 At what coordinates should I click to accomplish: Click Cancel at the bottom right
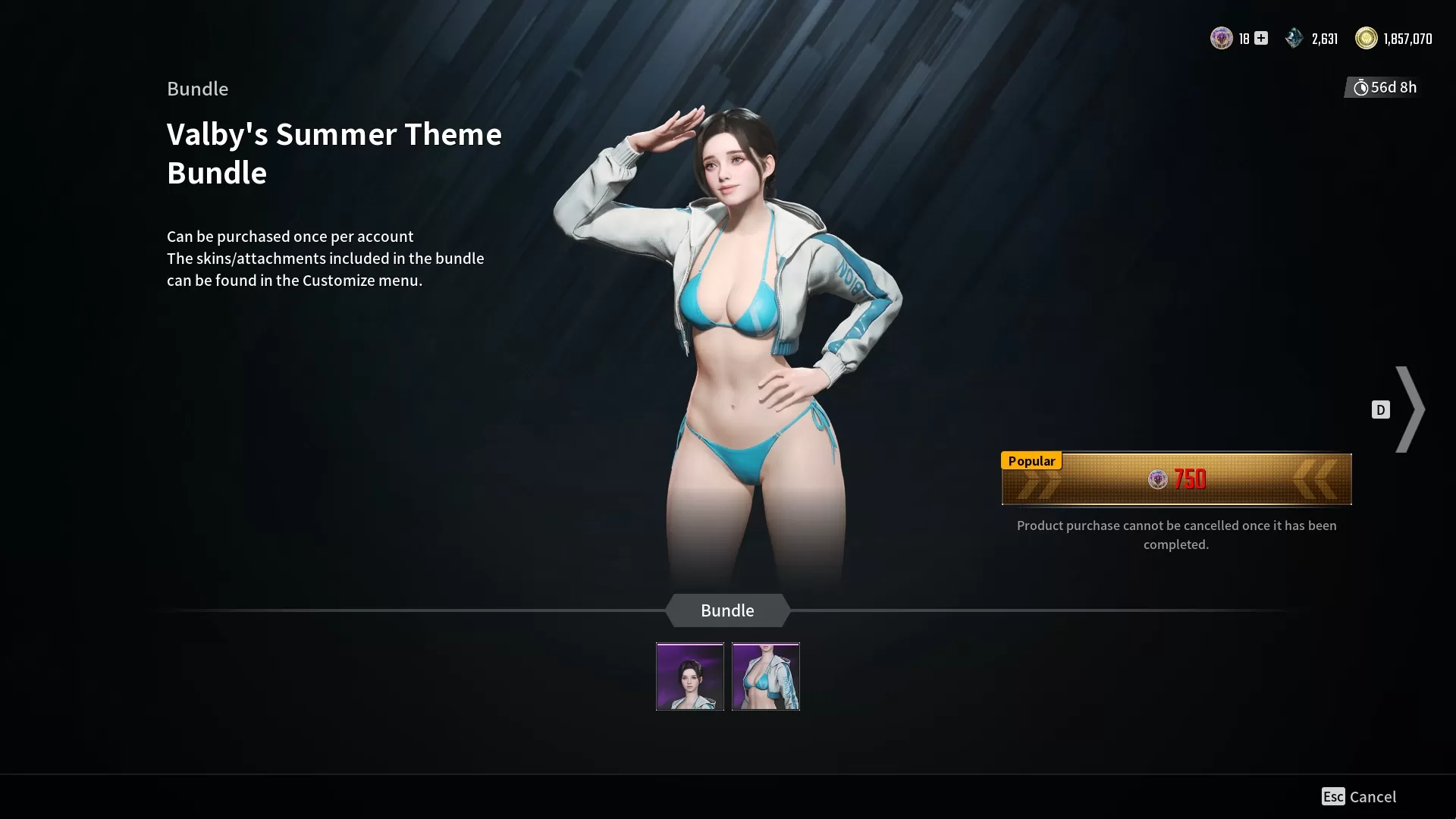pos(1373,796)
